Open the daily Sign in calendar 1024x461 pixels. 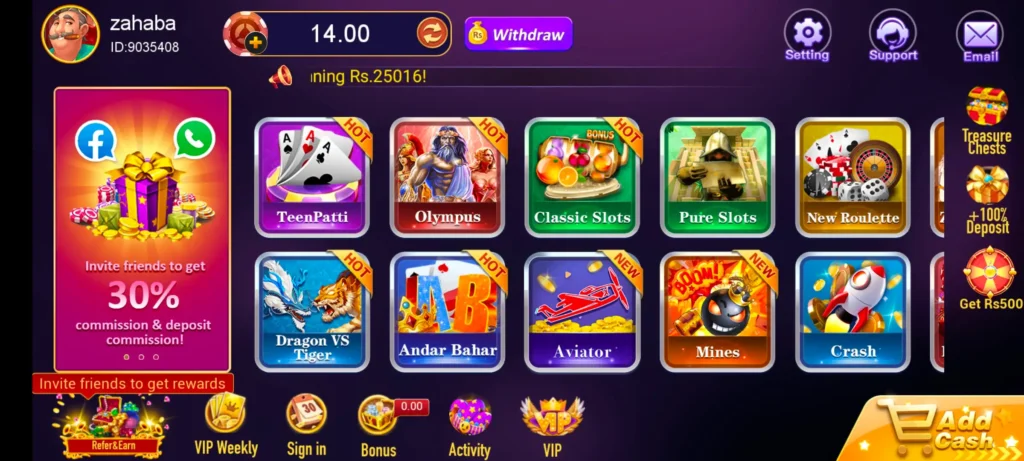pos(306,426)
